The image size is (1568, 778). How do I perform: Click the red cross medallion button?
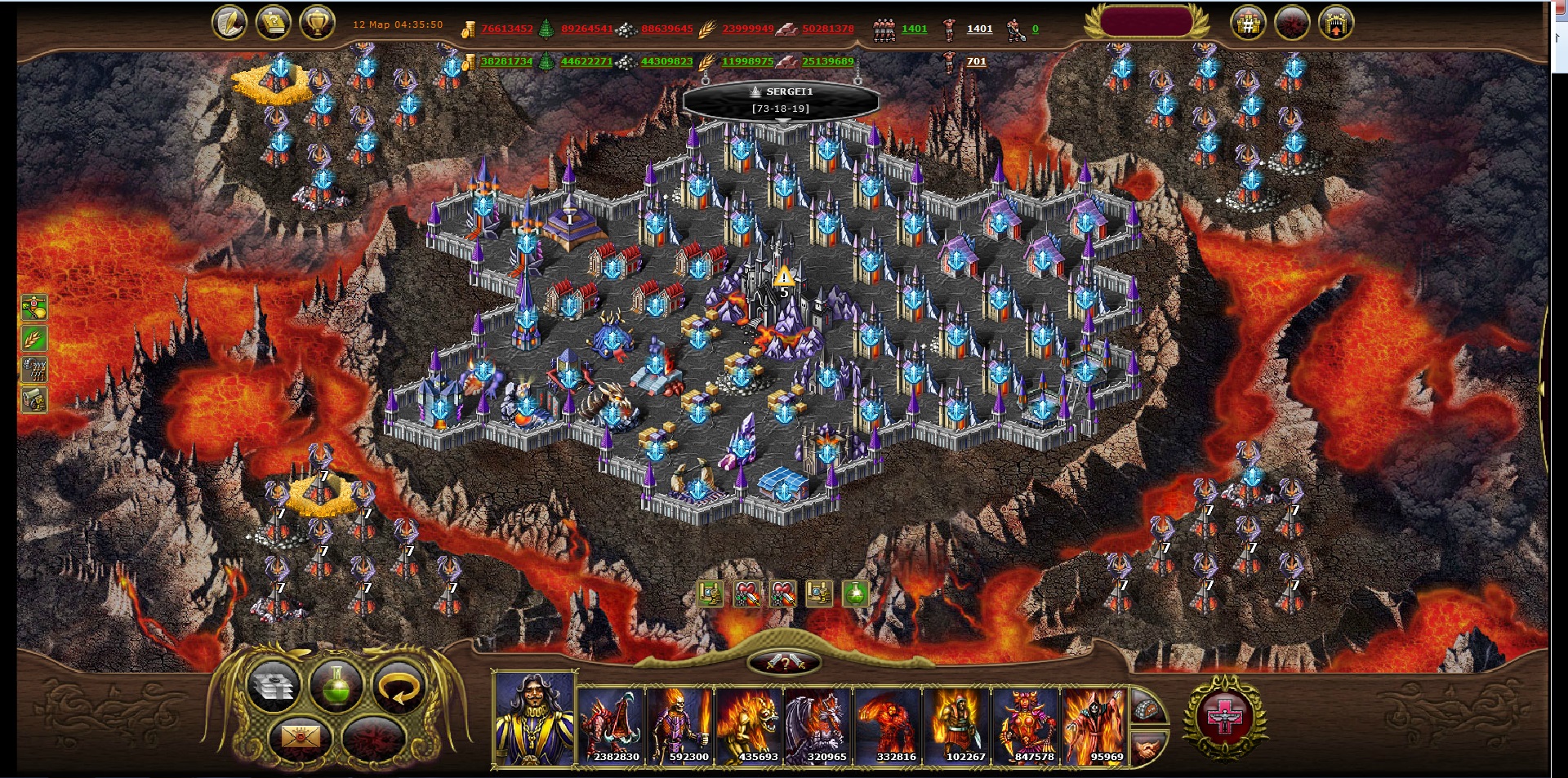(x=1224, y=718)
